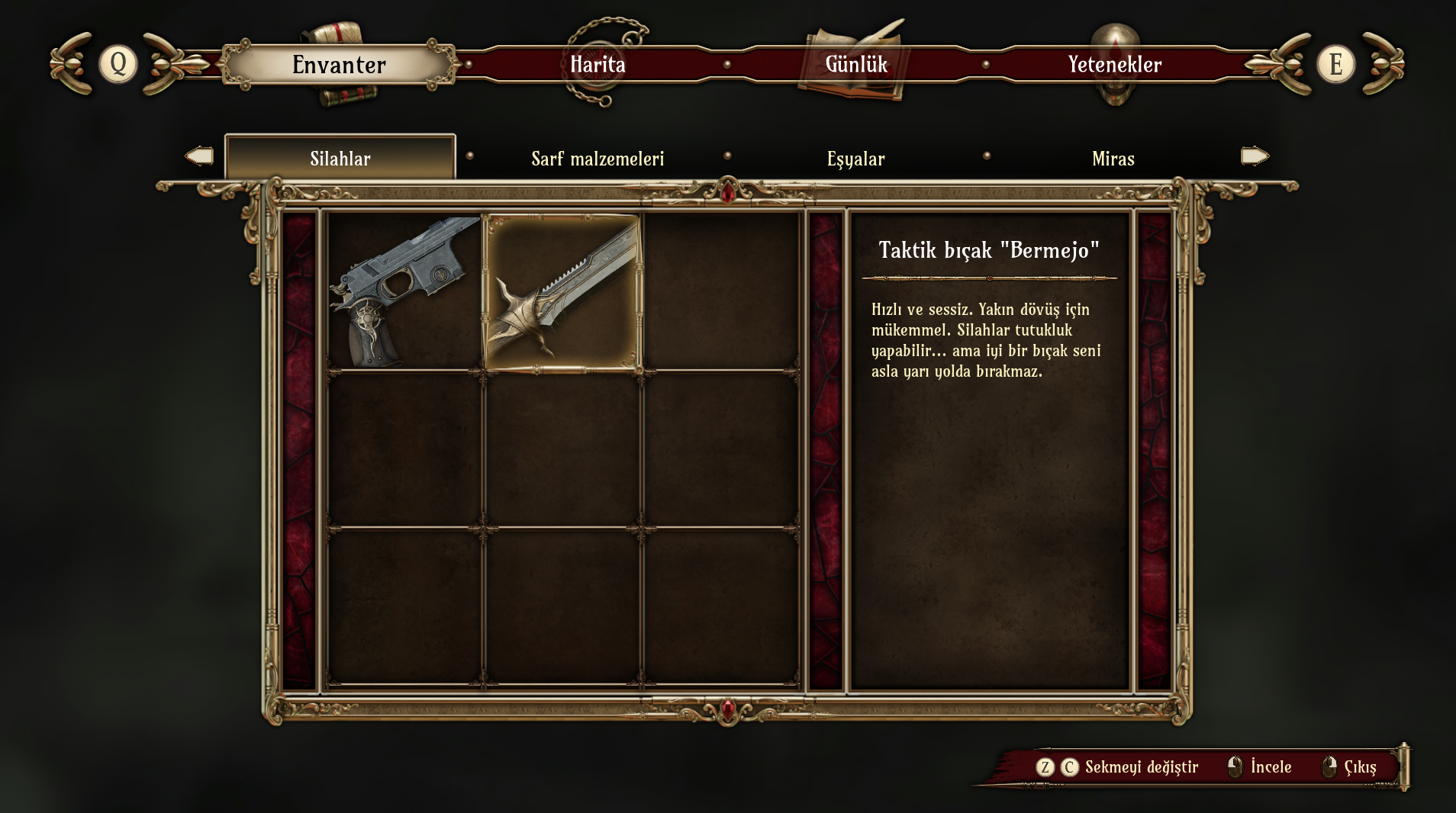Click the right category arrow
Screen dimensions: 1456x813
point(1255,156)
